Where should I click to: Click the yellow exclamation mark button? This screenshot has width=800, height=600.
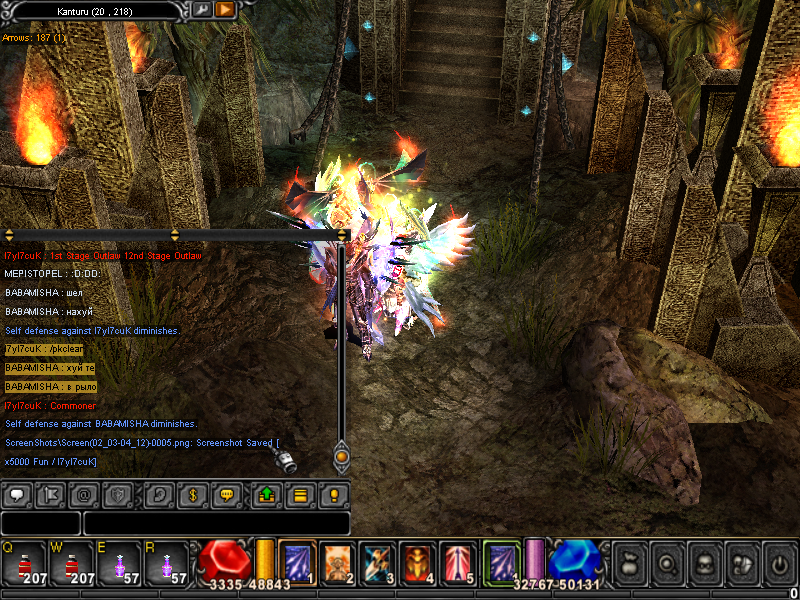click(334, 494)
